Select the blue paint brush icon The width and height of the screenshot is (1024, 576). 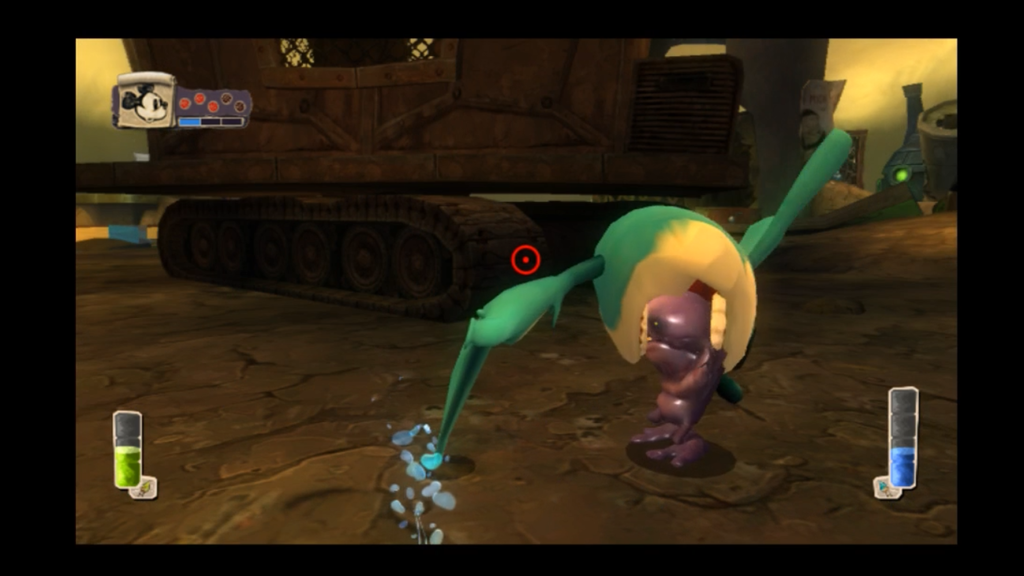click(884, 488)
